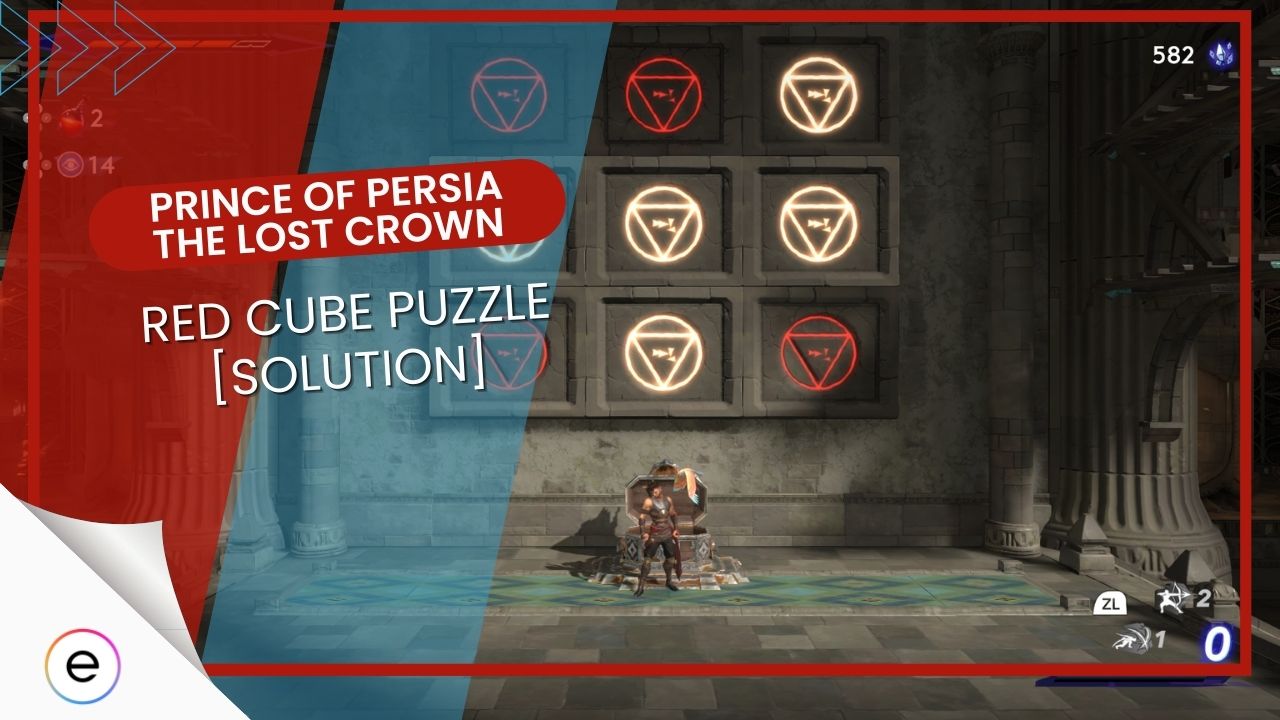
Task: Toggle the top-middle red circle symbol
Action: 665,92
